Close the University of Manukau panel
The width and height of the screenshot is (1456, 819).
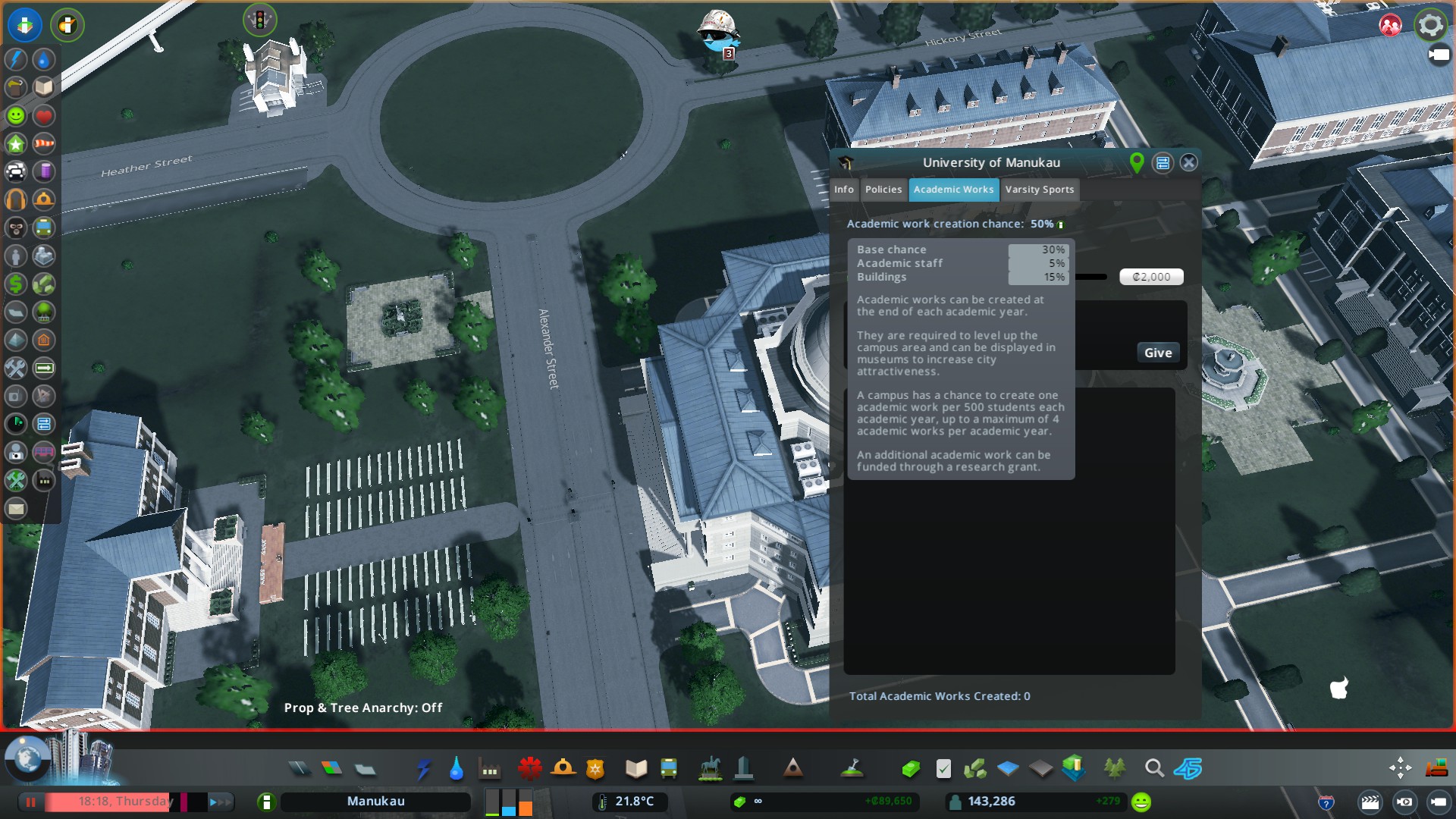(x=1188, y=162)
